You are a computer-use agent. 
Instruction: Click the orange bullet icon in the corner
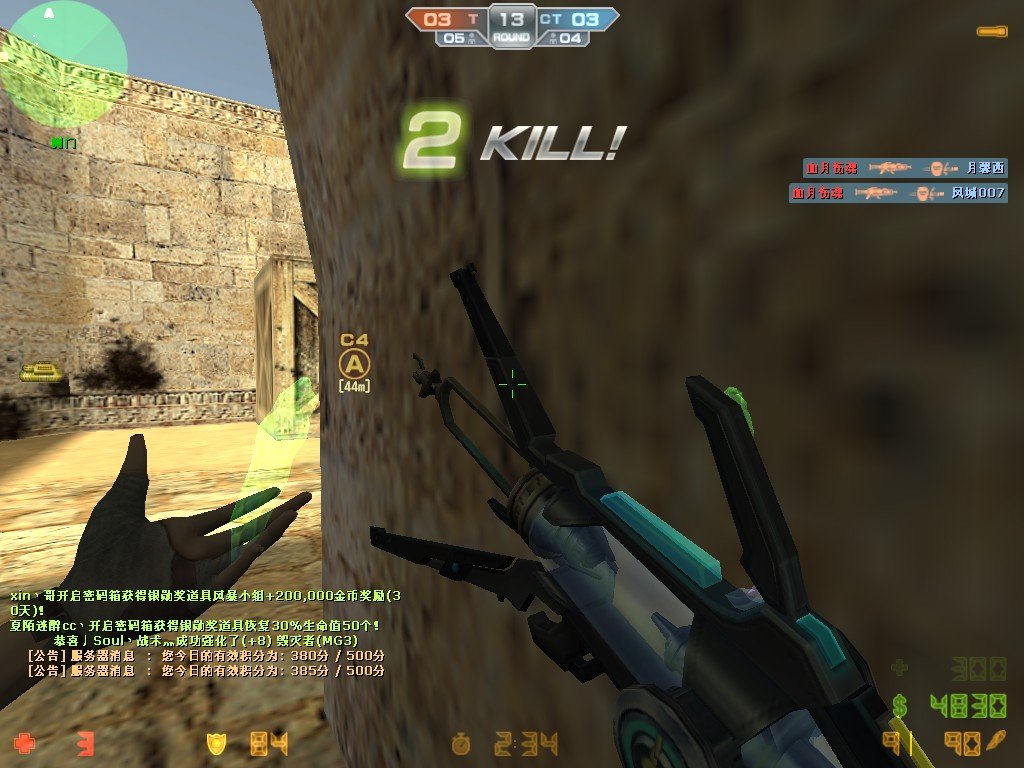pos(991,31)
